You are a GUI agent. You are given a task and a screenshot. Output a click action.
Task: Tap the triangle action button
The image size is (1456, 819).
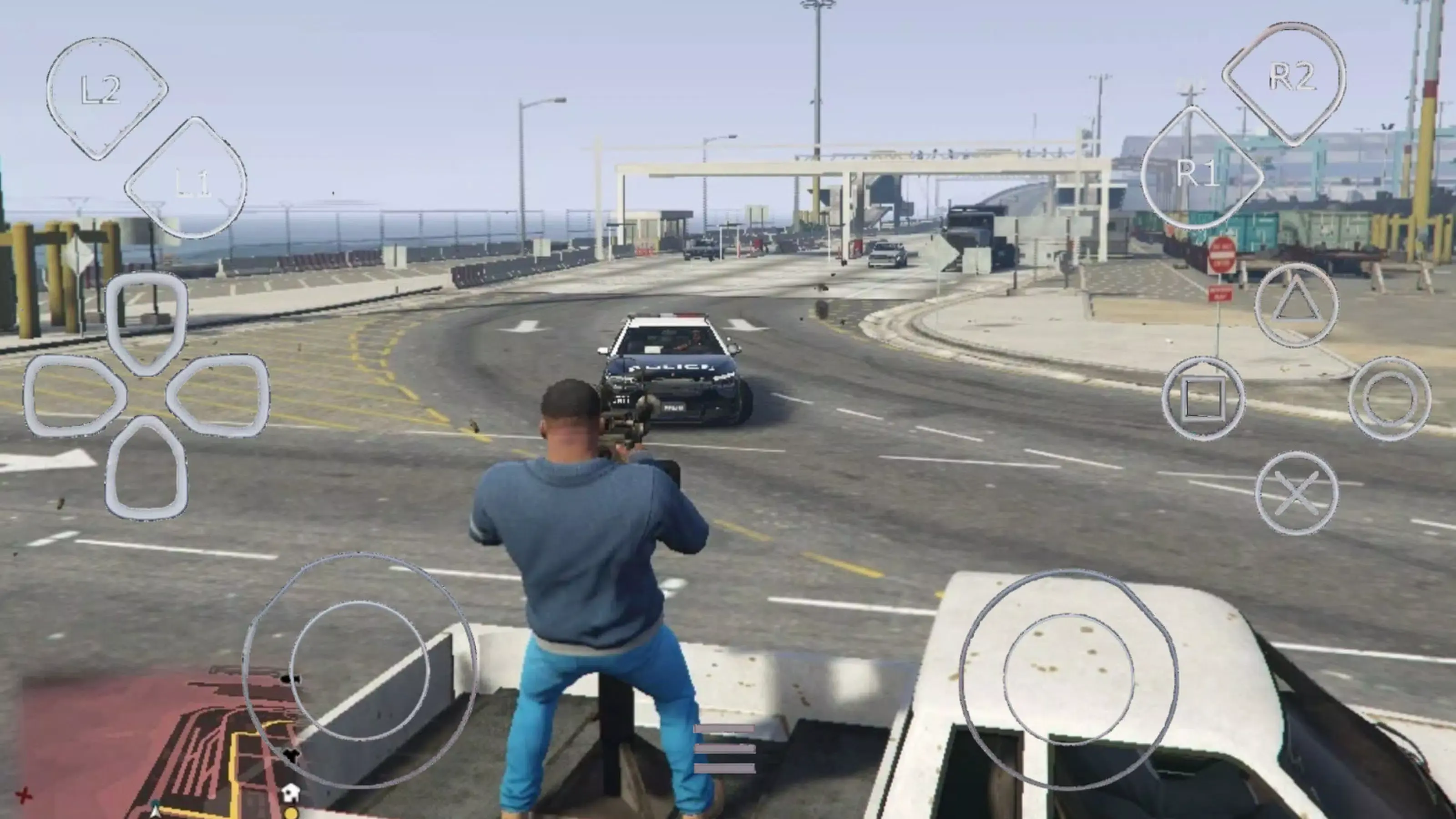coord(1296,306)
